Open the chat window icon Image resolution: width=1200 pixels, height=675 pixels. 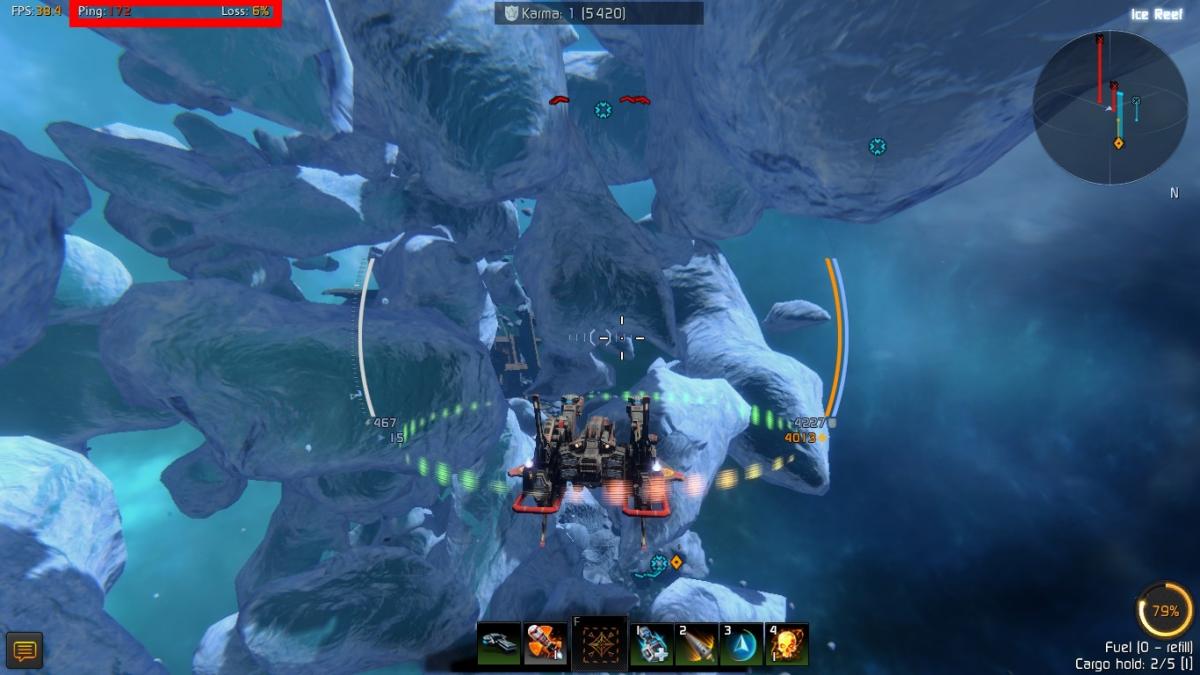click(24, 651)
